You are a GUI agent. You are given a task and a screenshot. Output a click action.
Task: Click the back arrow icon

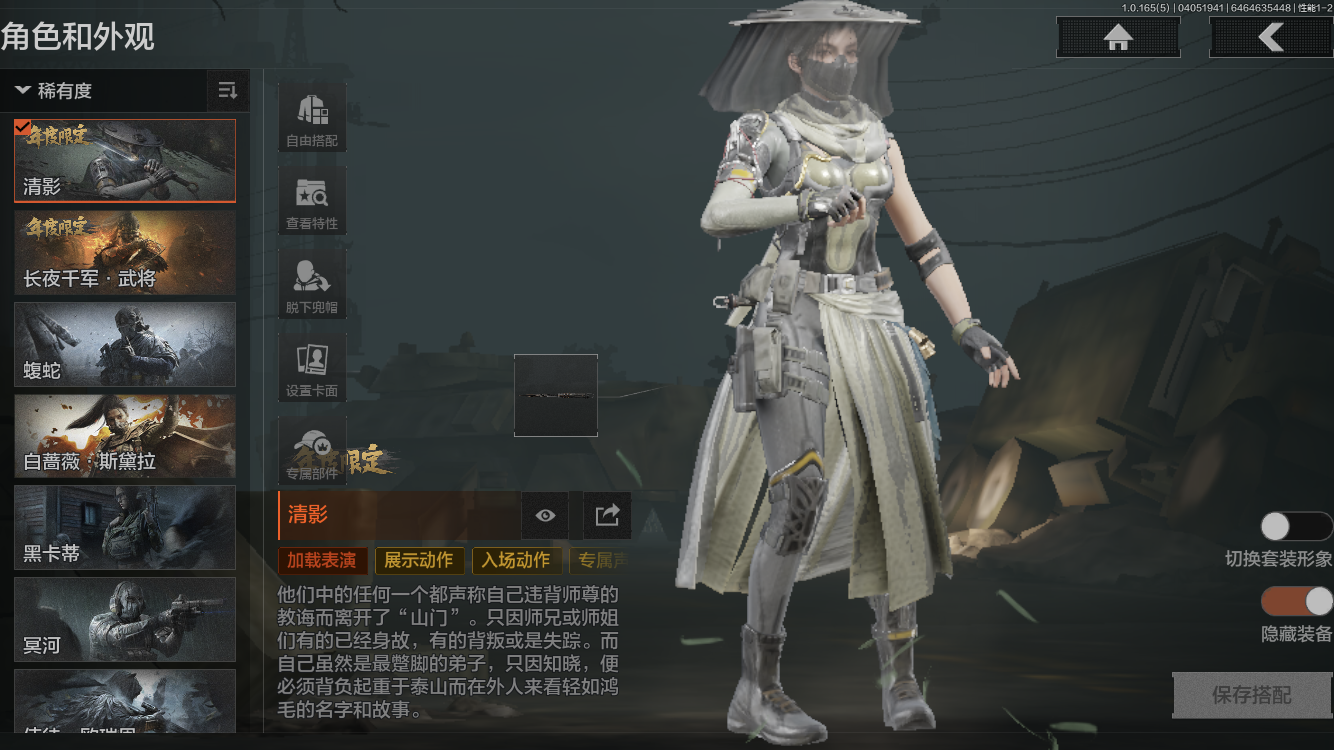[1272, 37]
